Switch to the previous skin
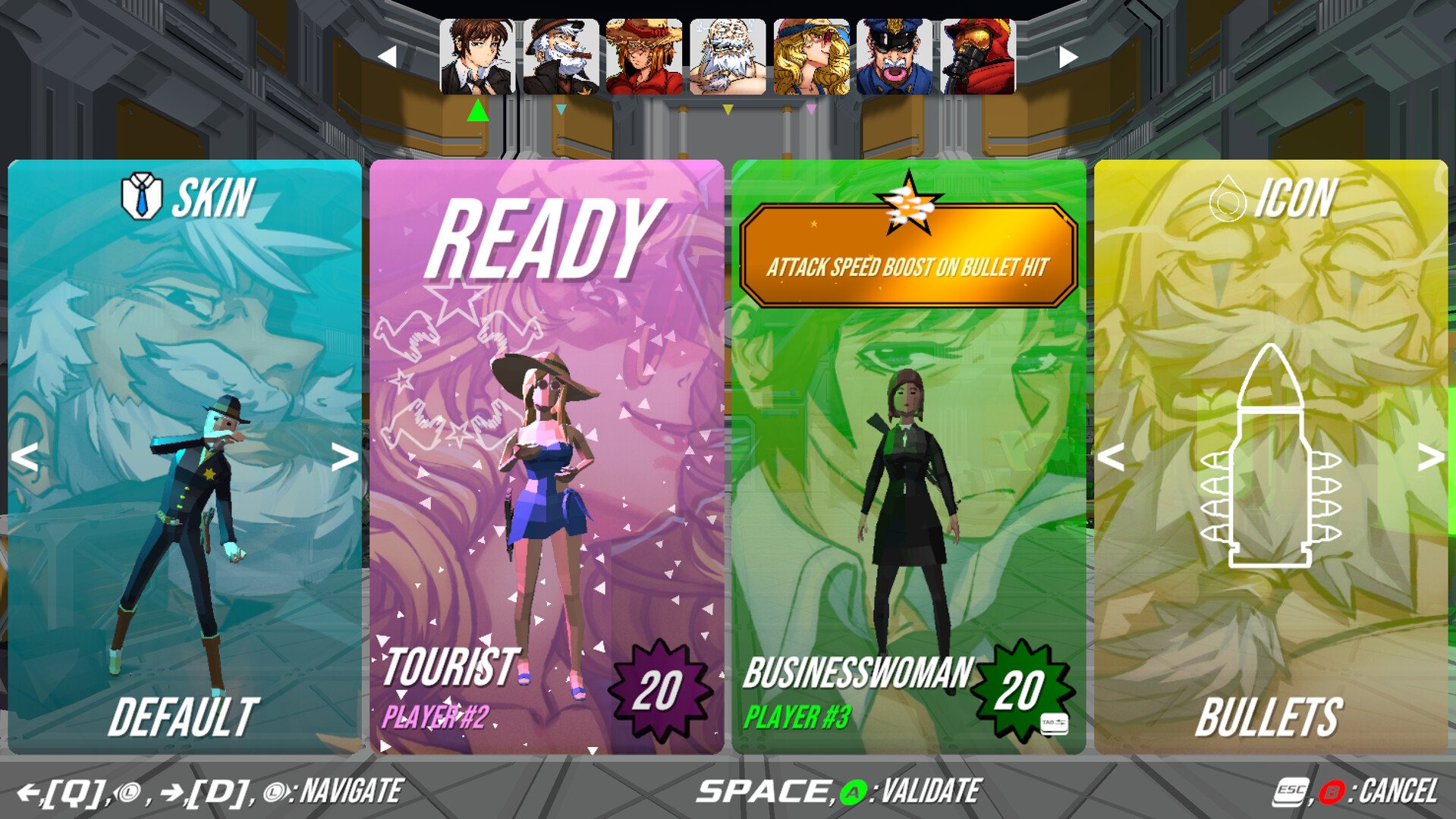Viewport: 1456px width, 819px height. tap(25, 457)
